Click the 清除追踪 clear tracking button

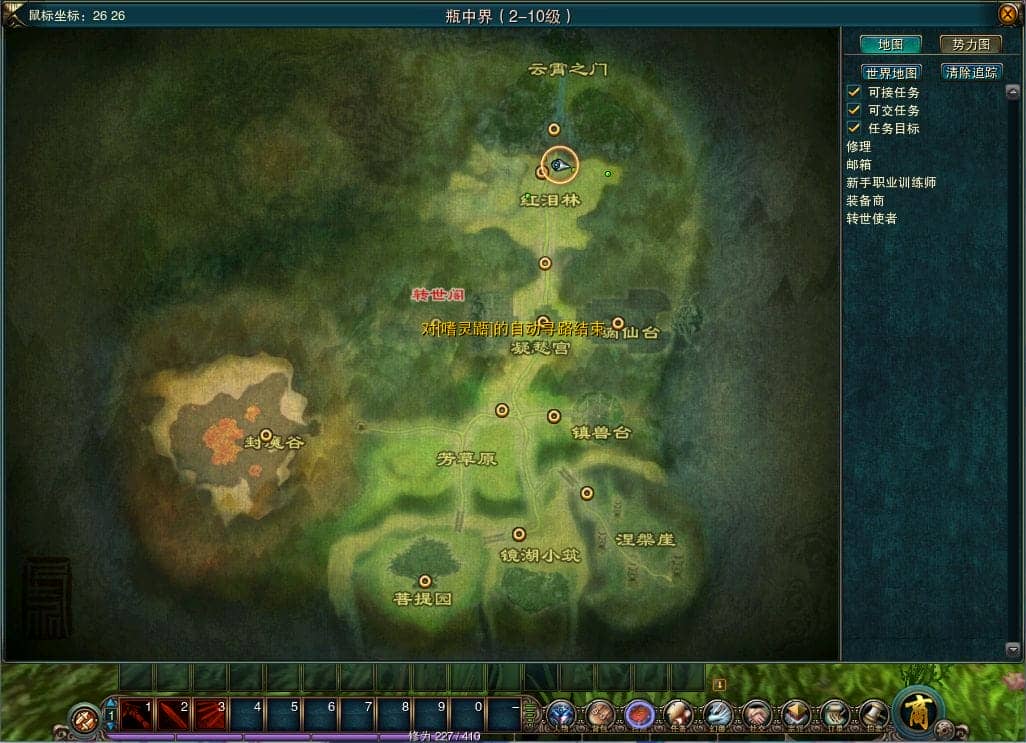point(972,73)
